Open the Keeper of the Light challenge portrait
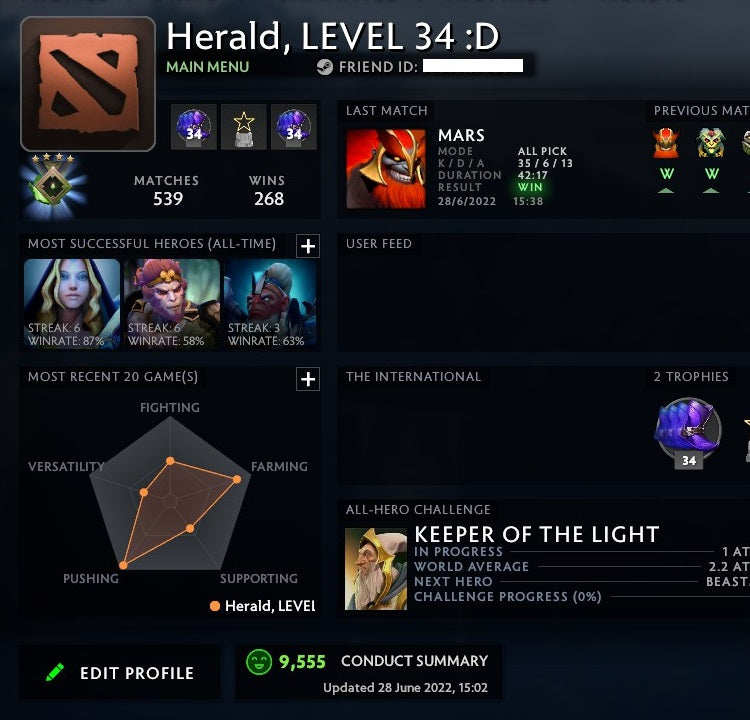The width and height of the screenshot is (750, 720). [376, 569]
